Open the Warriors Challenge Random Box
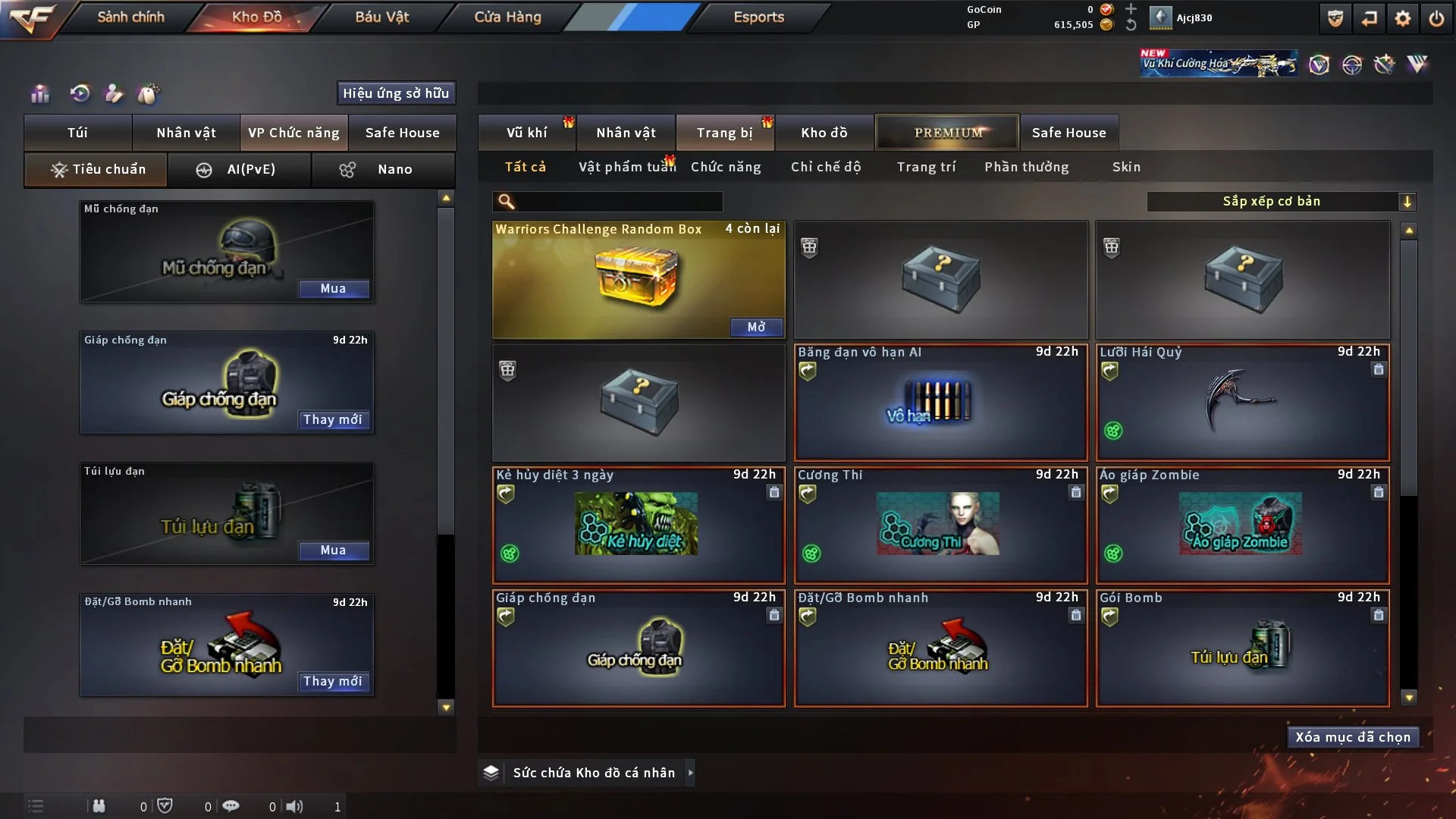 756,327
